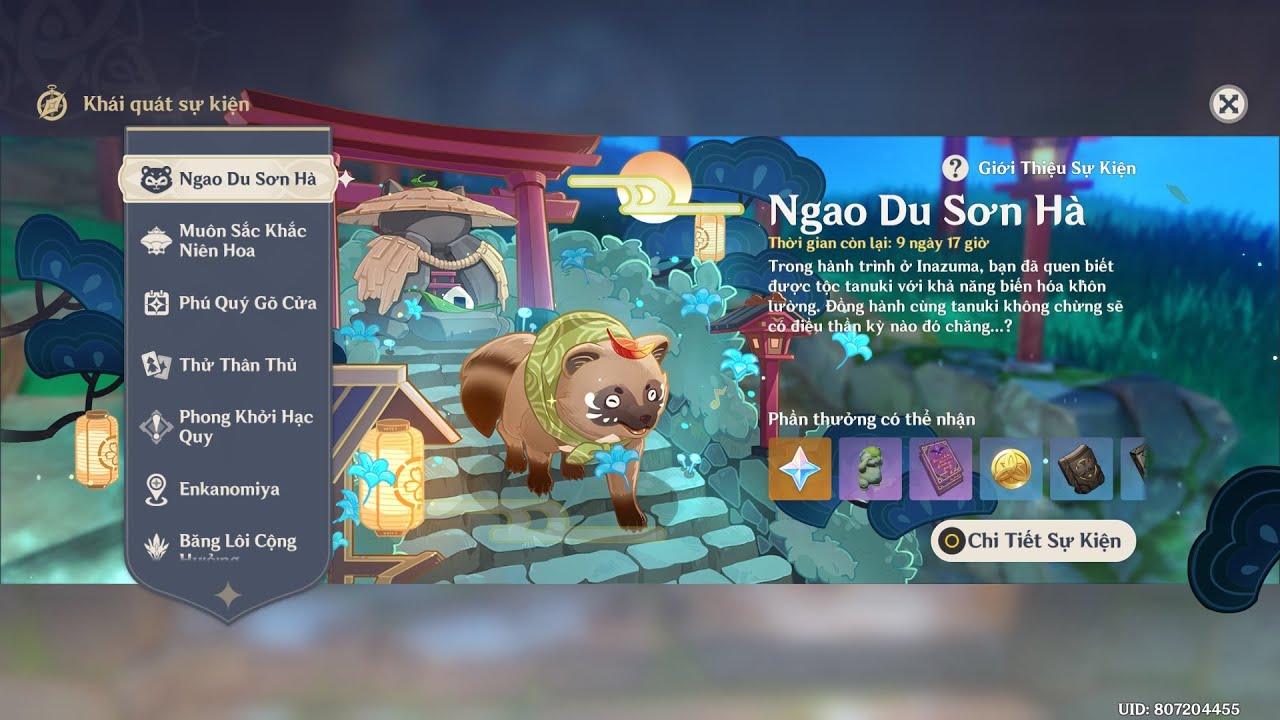Image resolution: width=1280 pixels, height=720 pixels.
Task: Select the Enkanomiya entry in the list
Action: click(x=228, y=489)
